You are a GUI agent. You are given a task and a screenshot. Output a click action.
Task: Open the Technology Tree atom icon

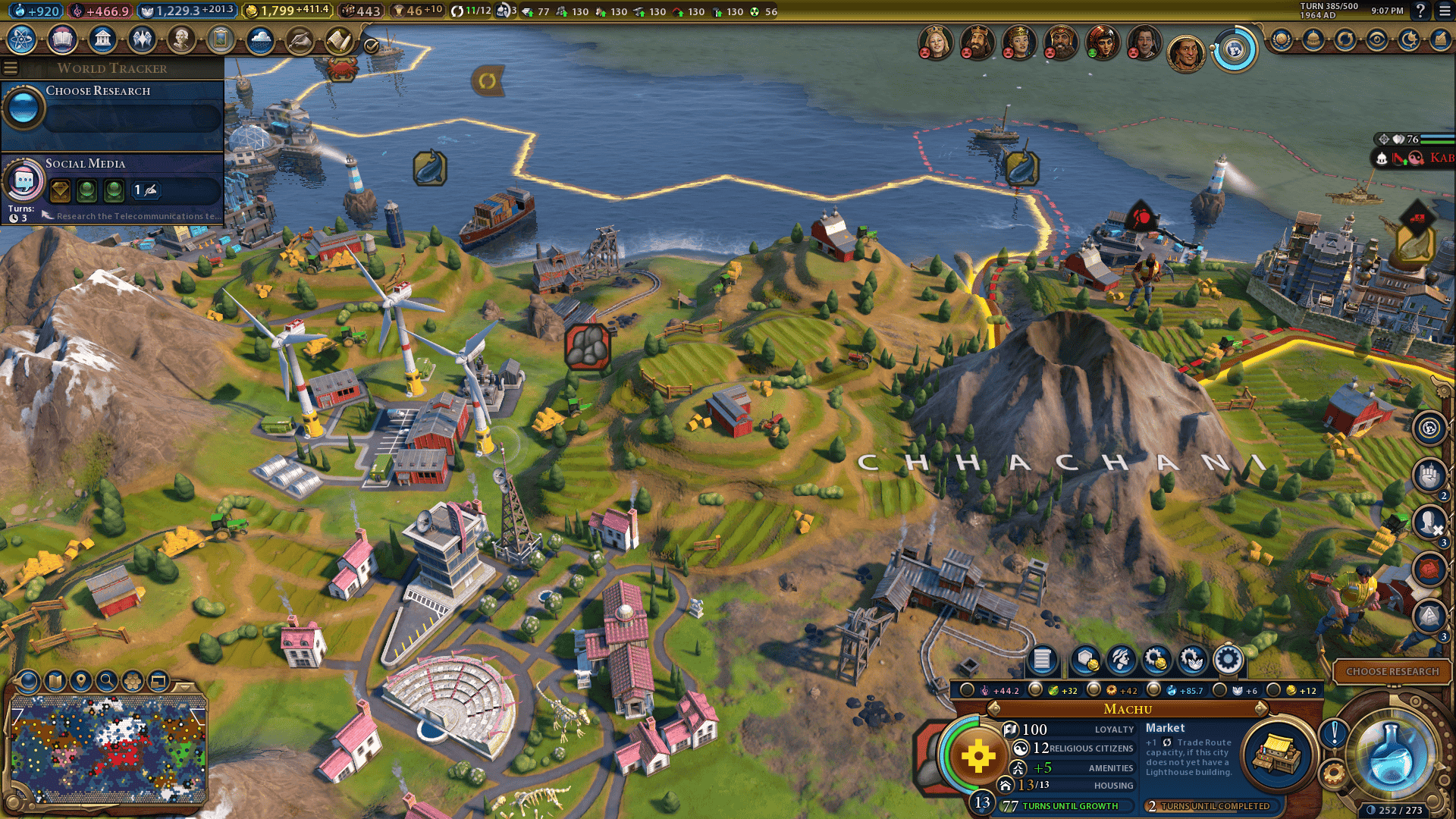22,39
